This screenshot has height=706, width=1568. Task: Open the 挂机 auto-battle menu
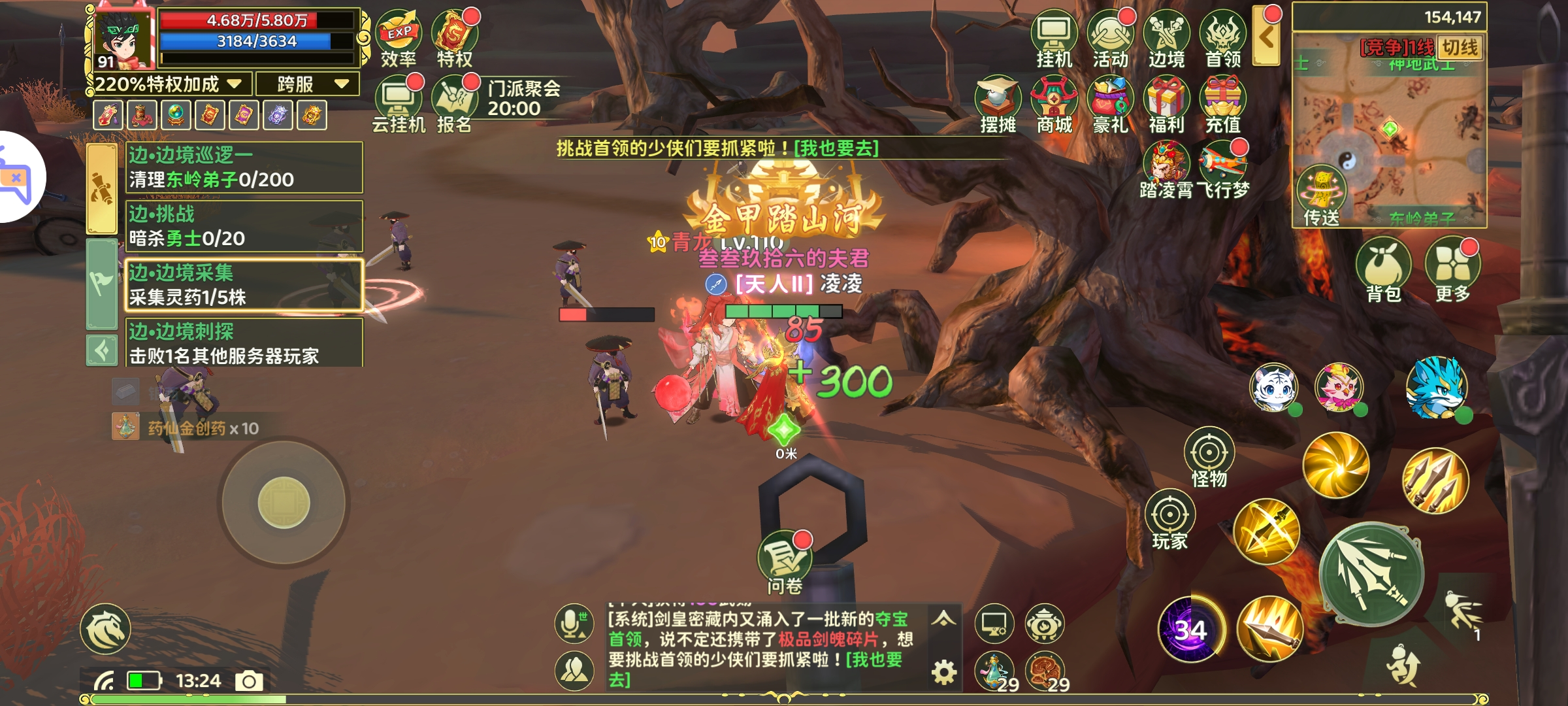point(1054,39)
